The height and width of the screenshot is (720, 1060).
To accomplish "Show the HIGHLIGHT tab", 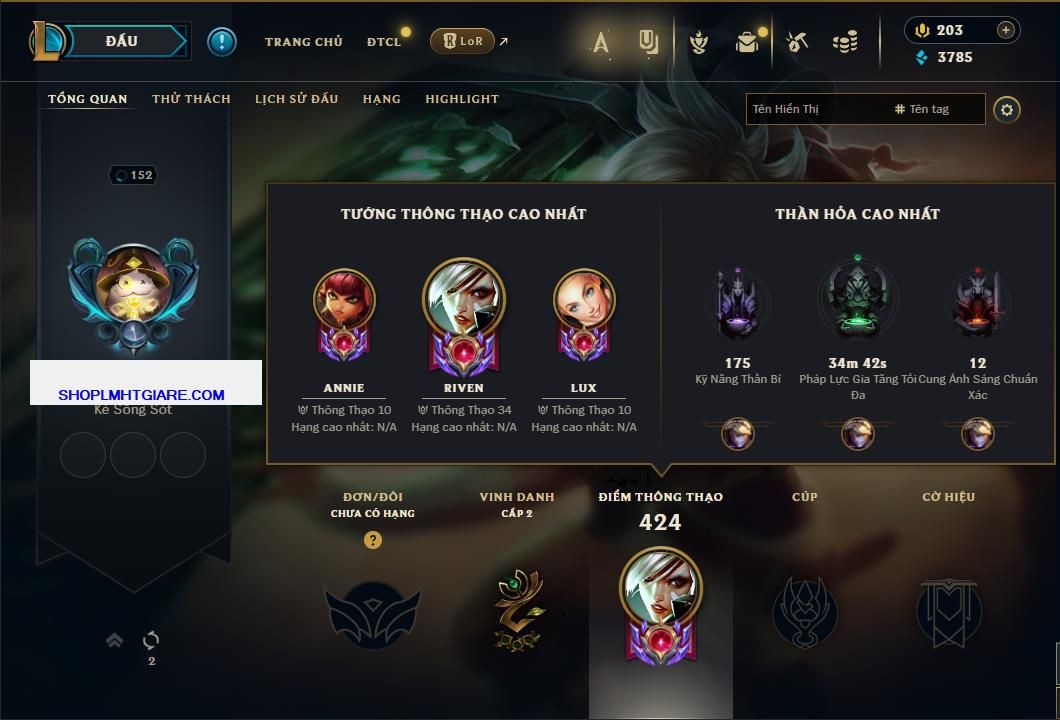I will click(461, 99).
